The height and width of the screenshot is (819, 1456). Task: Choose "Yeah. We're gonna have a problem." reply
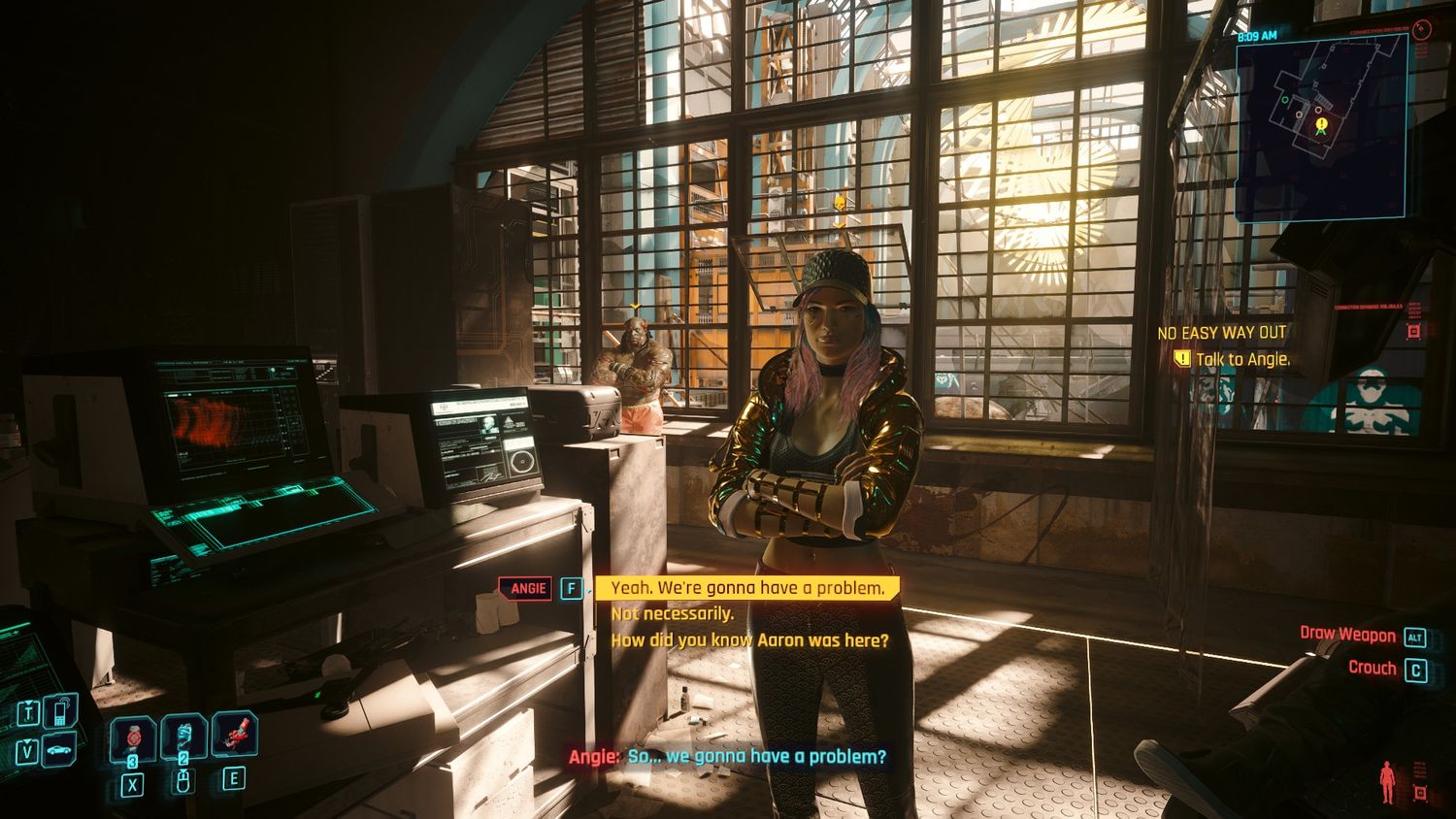[x=746, y=588]
